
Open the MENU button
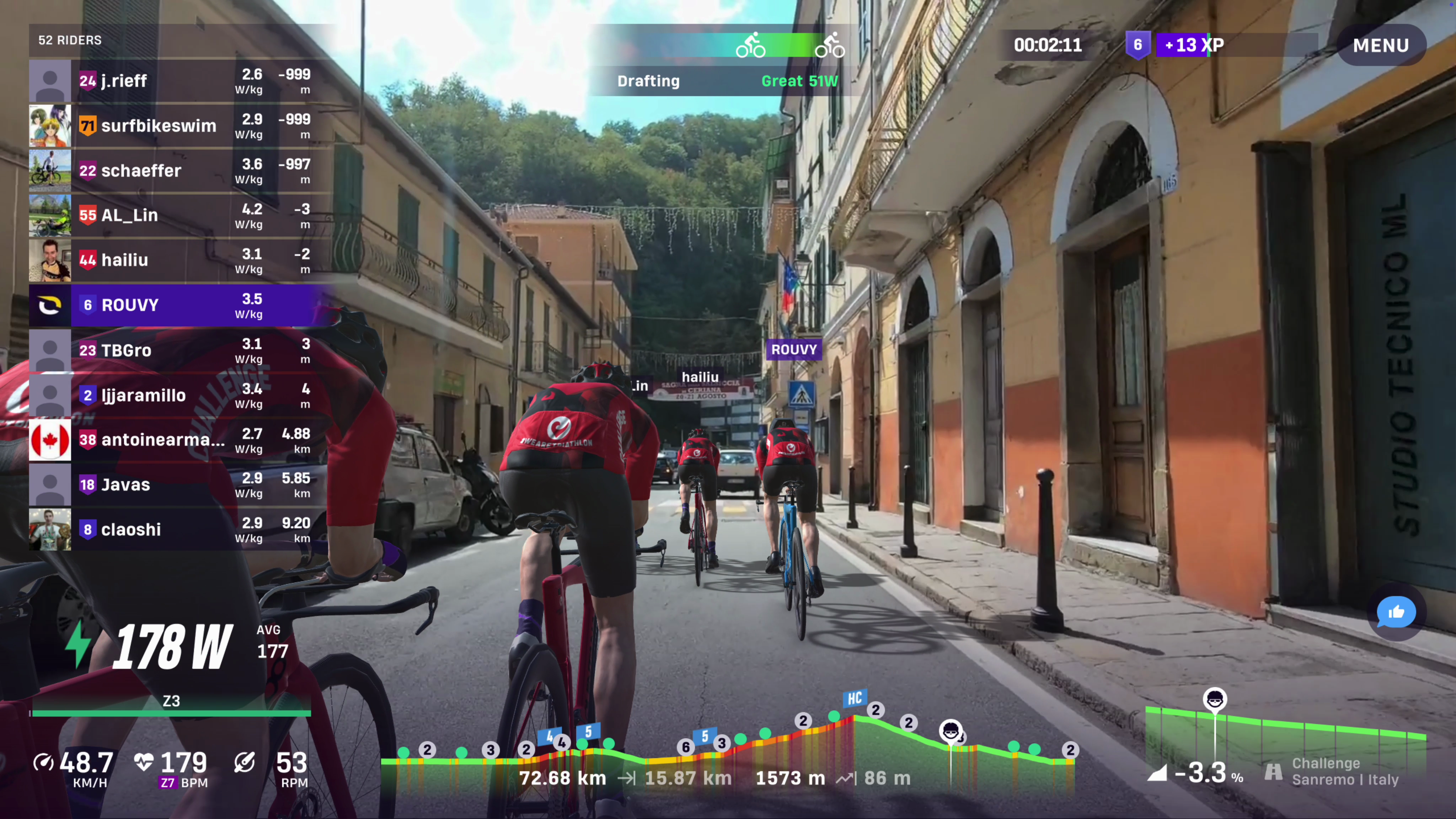[x=1380, y=45]
